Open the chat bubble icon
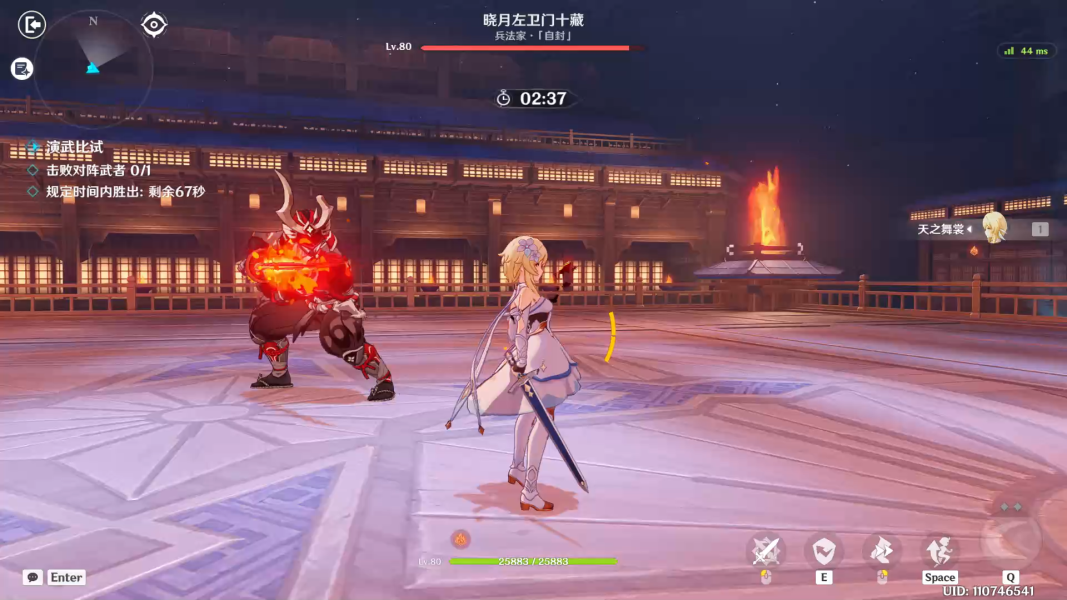This screenshot has height=600, width=1067. tap(33, 577)
